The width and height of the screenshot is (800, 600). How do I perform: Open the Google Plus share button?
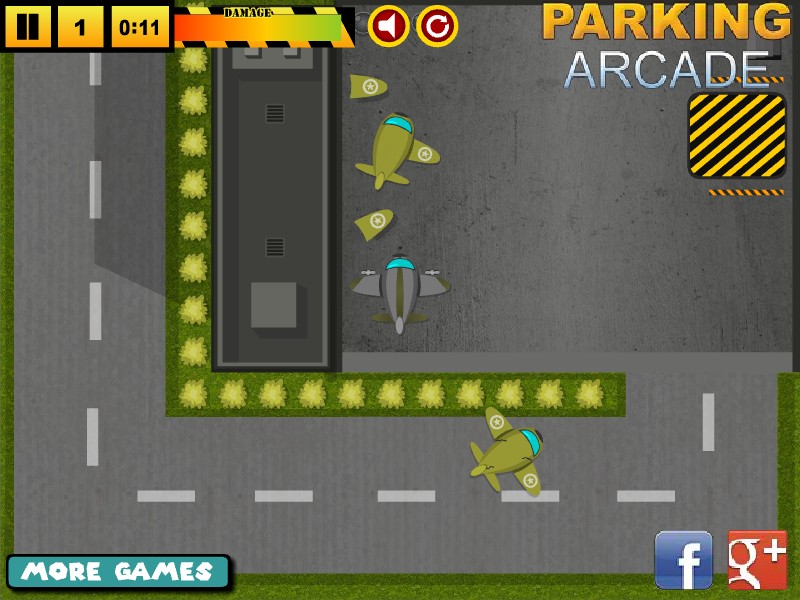point(757,560)
